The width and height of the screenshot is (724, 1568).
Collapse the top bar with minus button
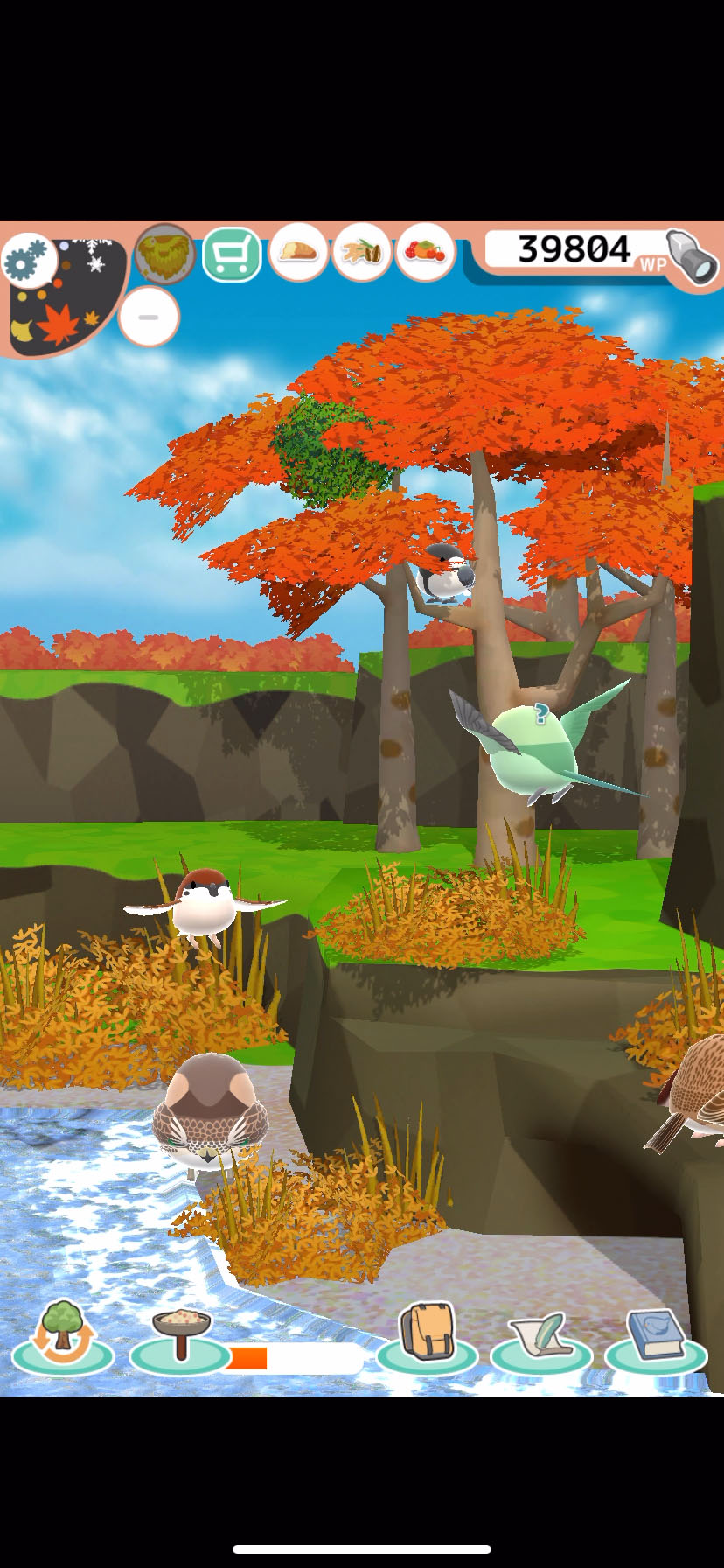tap(149, 317)
